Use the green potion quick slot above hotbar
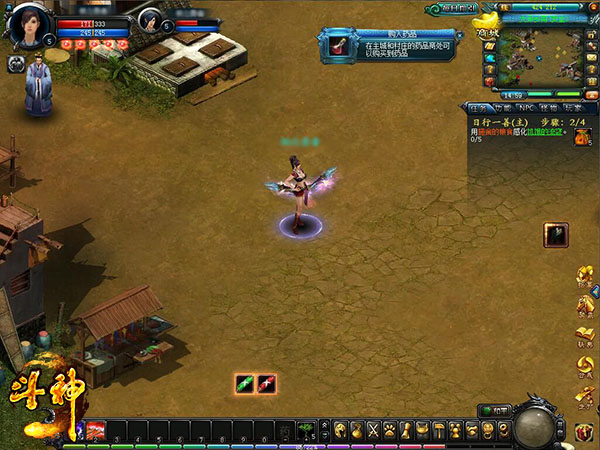This screenshot has width=600, height=450. pyautogui.click(x=246, y=383)
